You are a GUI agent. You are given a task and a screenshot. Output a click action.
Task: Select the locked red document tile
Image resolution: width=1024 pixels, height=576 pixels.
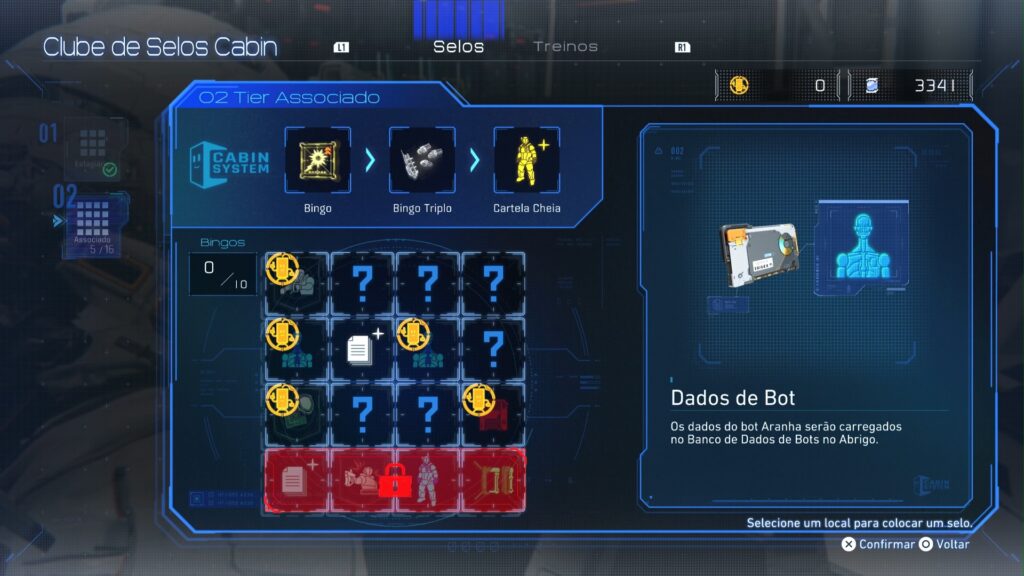coord(296,480)
